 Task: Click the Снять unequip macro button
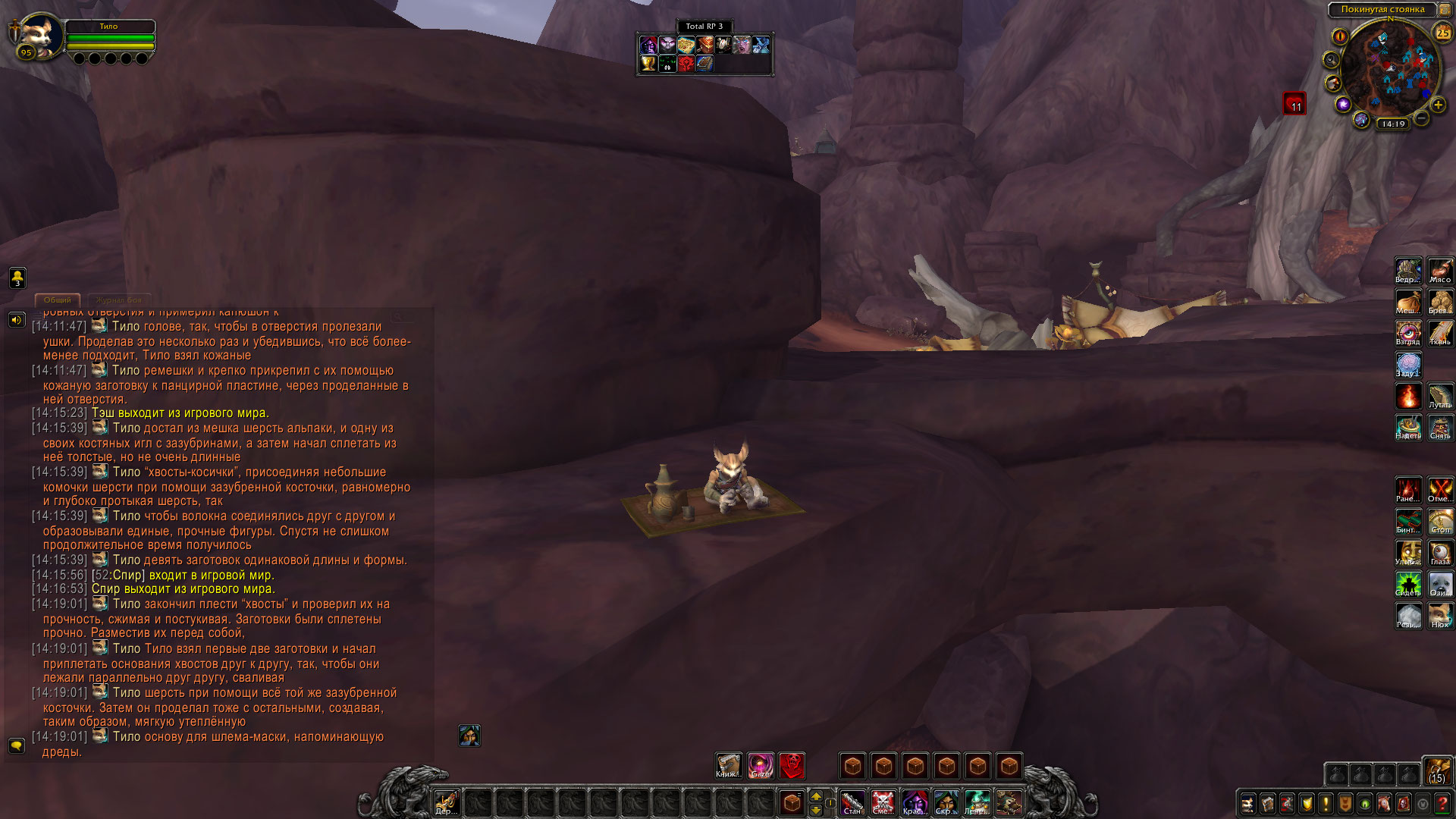pos(1440,426)
